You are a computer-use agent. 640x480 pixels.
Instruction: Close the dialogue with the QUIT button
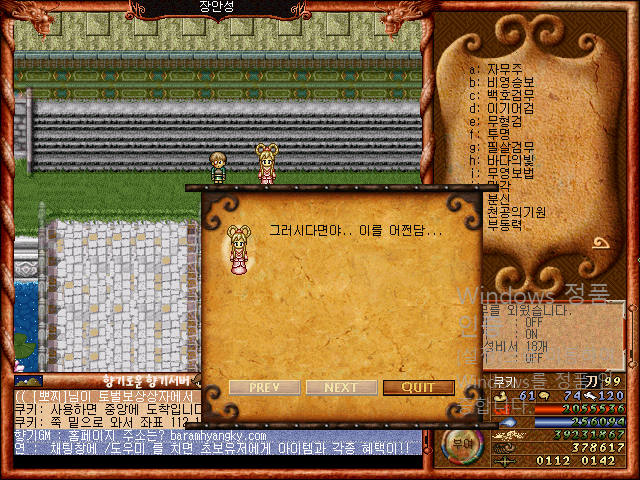tap(418, 388)
